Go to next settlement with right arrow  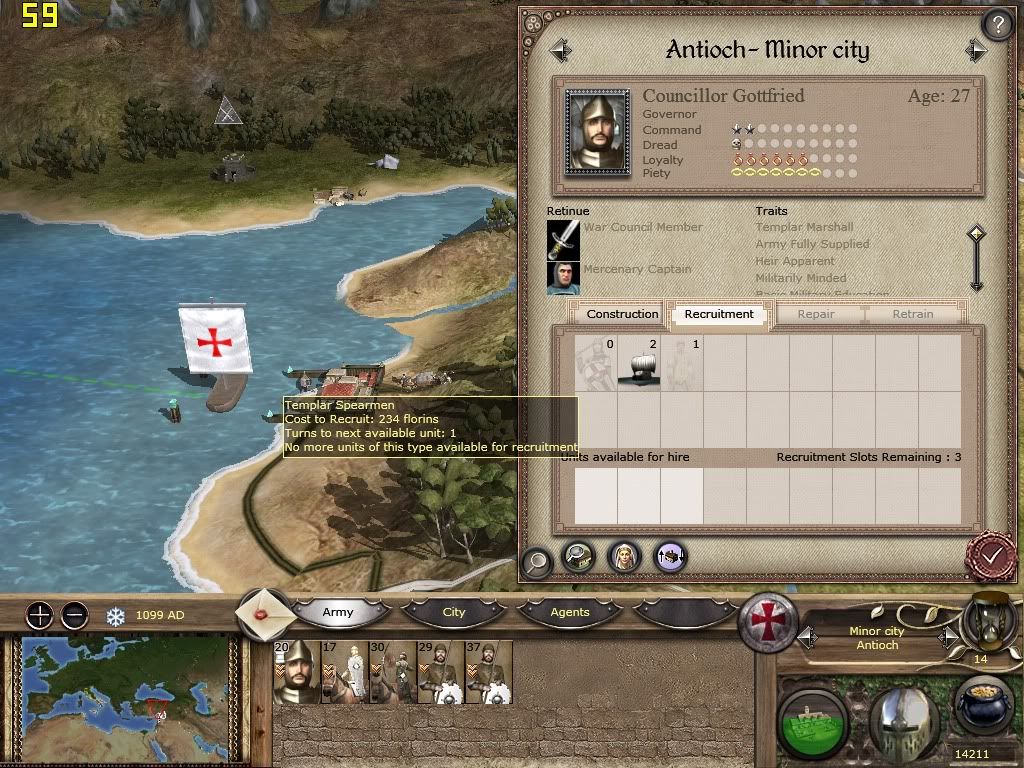[976, 50]
